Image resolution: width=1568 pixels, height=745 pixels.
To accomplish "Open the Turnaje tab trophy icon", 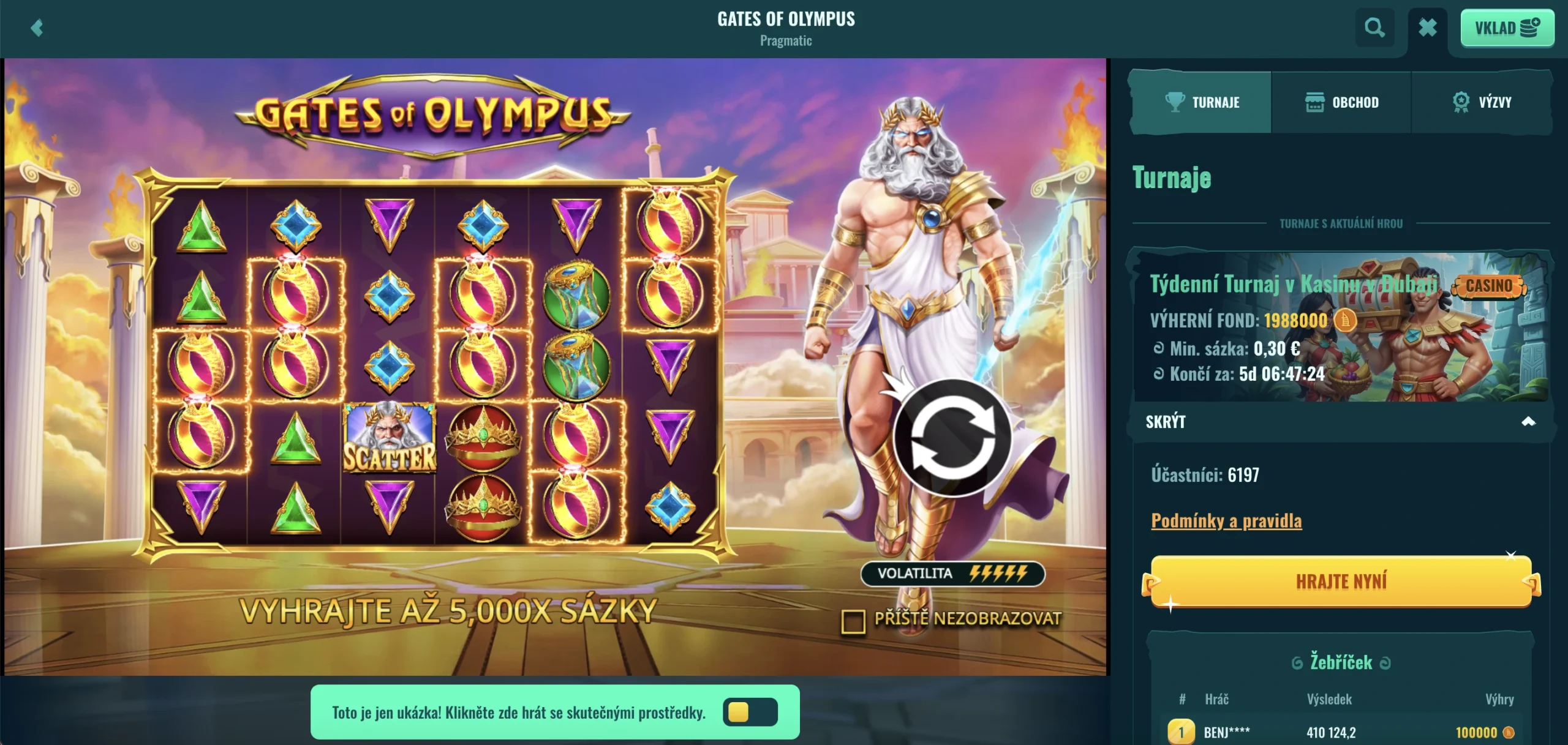I will point(1175,102).
